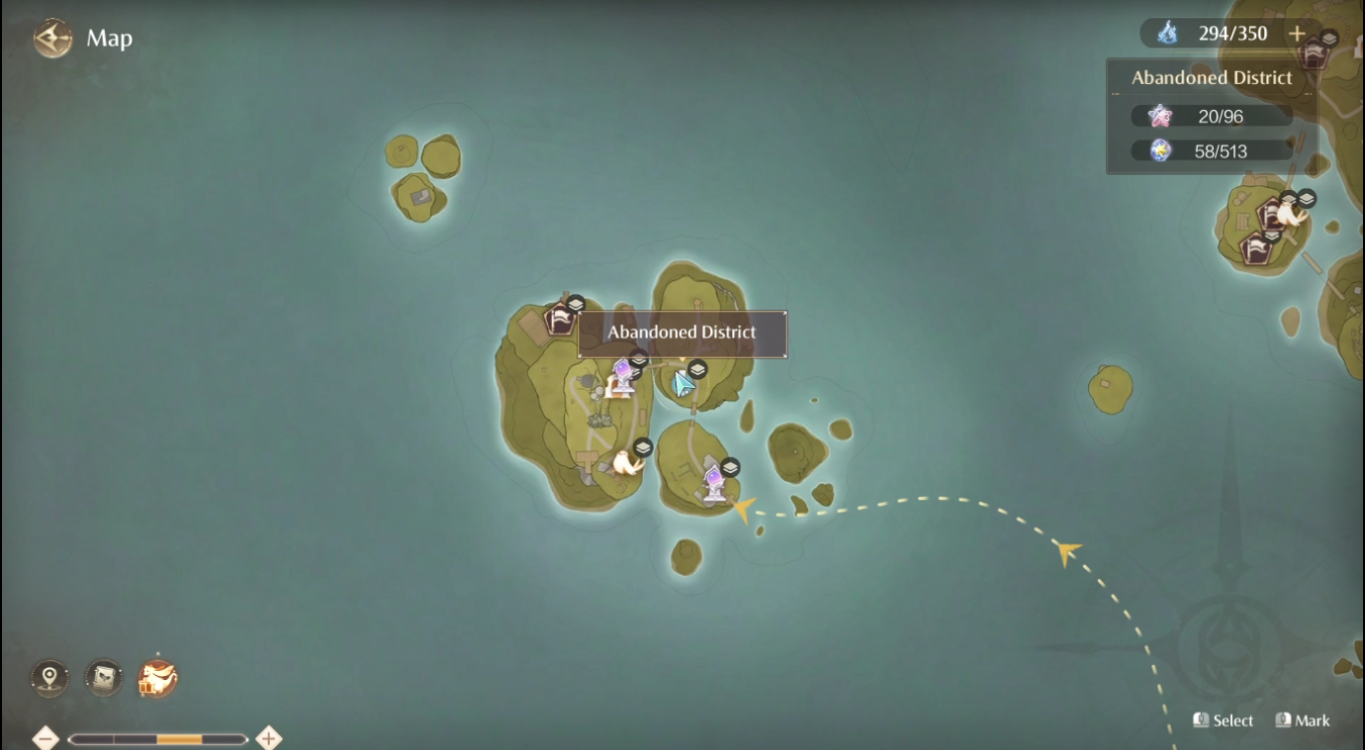The height and width of the screenshot is (750, 1365).
Task: Click the player position arrow icon
Action: [x=682, y=381]
